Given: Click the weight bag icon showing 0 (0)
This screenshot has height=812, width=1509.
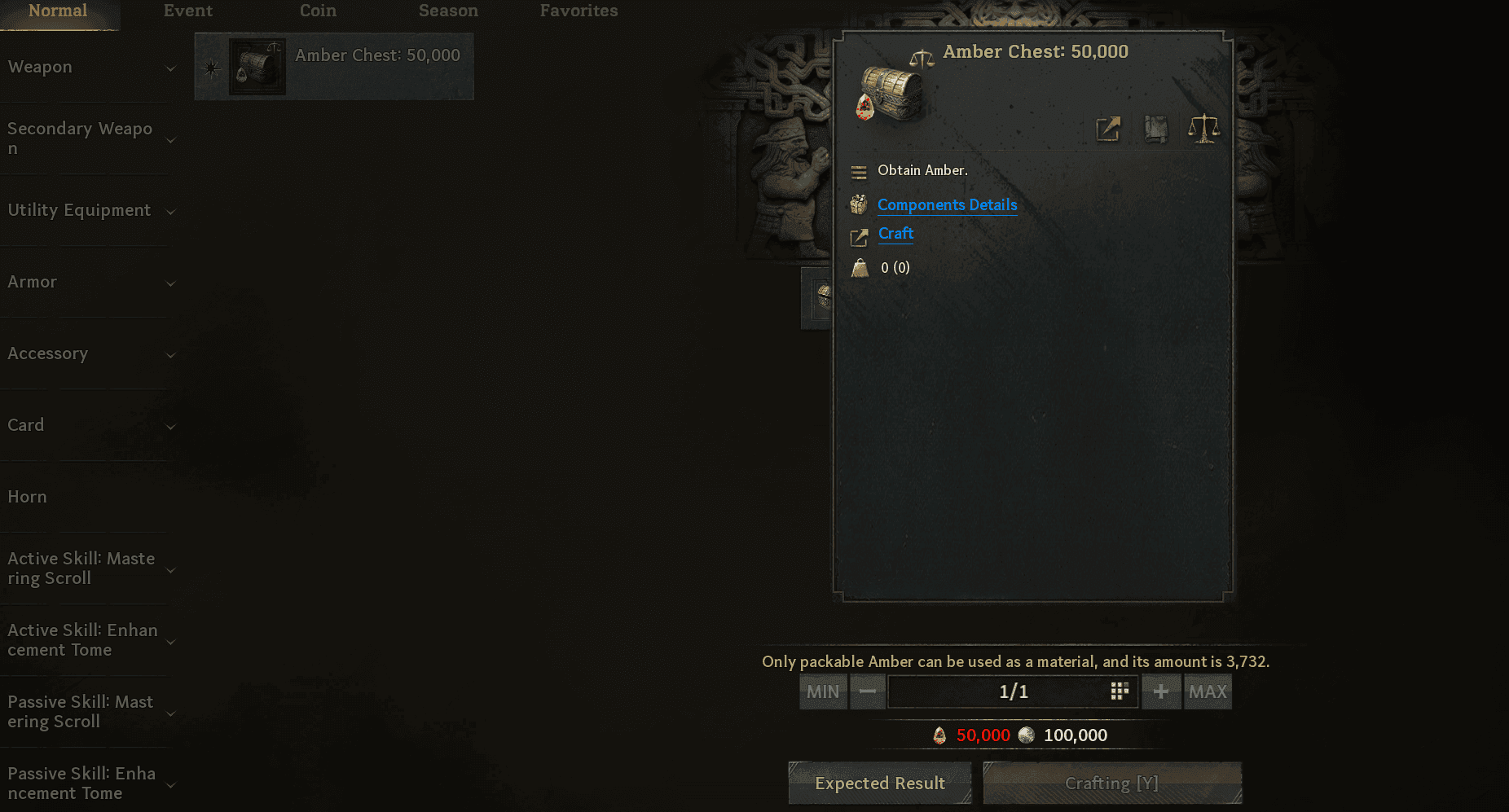Looking at the screenshot, I should click(860, 267).
